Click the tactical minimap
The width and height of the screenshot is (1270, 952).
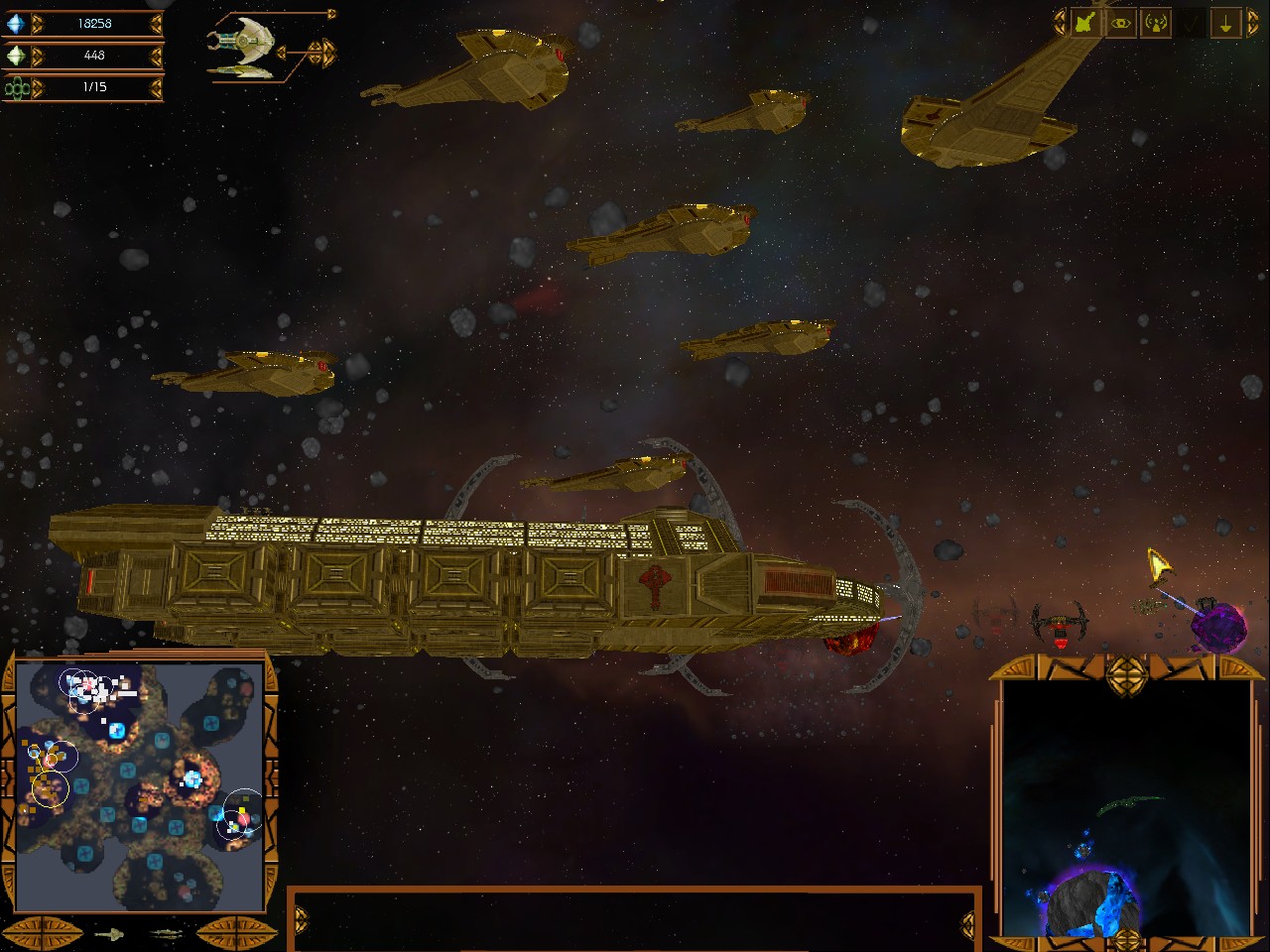(139, 785)
